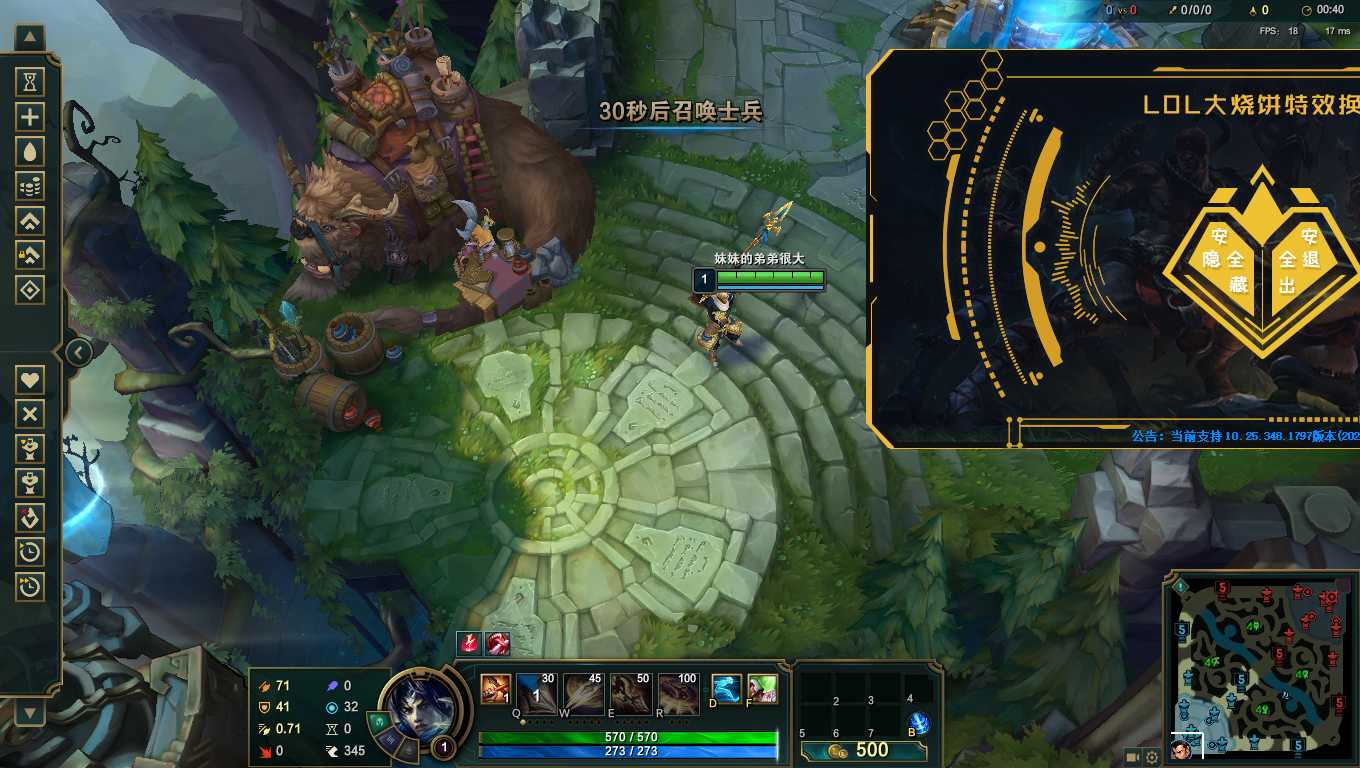This screenshot has width=1360, height=768.
Task: Cast the F summoner spell
Action: (762, 689)
